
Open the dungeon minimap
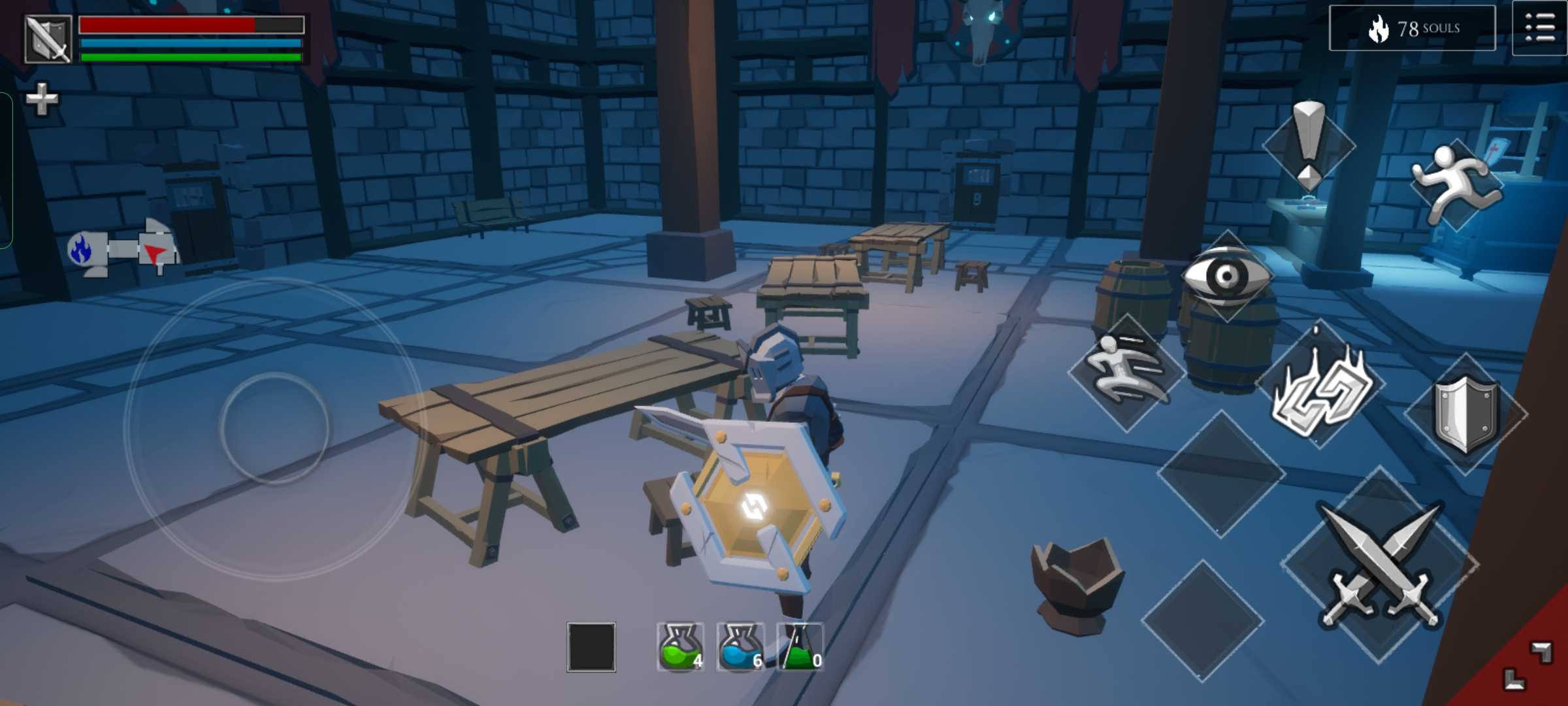(x=123, y=249)
